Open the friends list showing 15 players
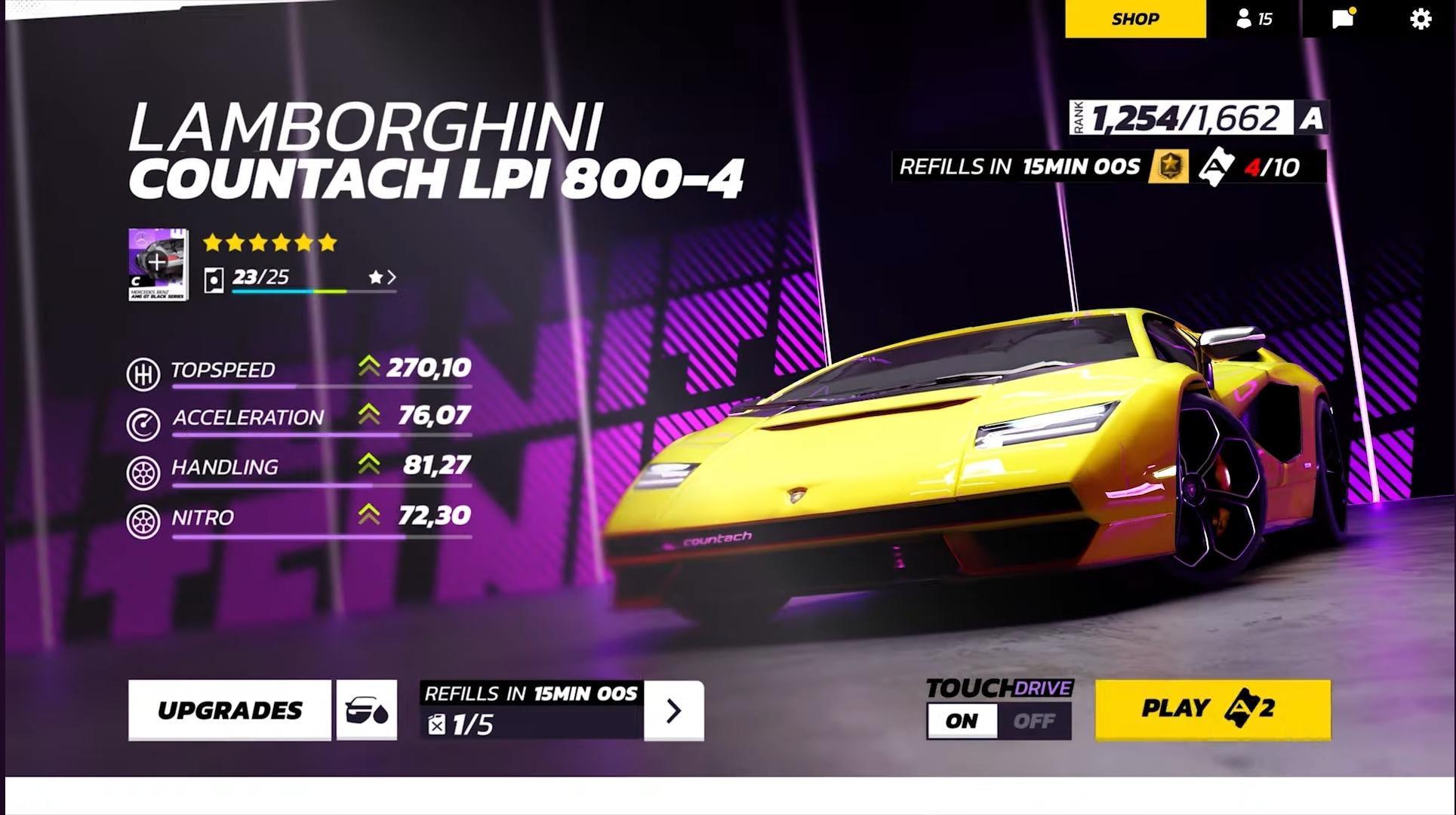 tap(1255, 19)
